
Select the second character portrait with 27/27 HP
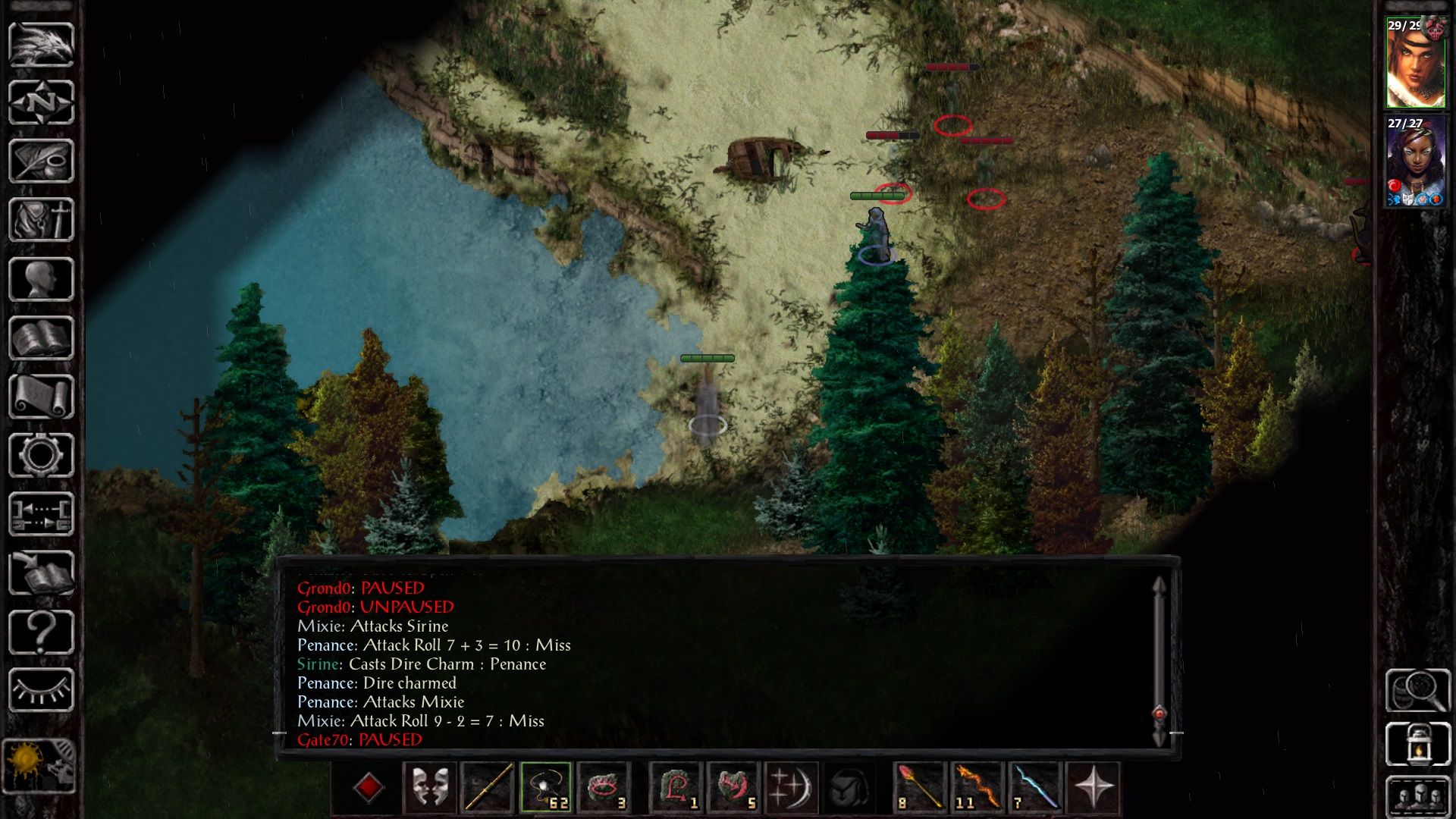[x=1415, y=162]
